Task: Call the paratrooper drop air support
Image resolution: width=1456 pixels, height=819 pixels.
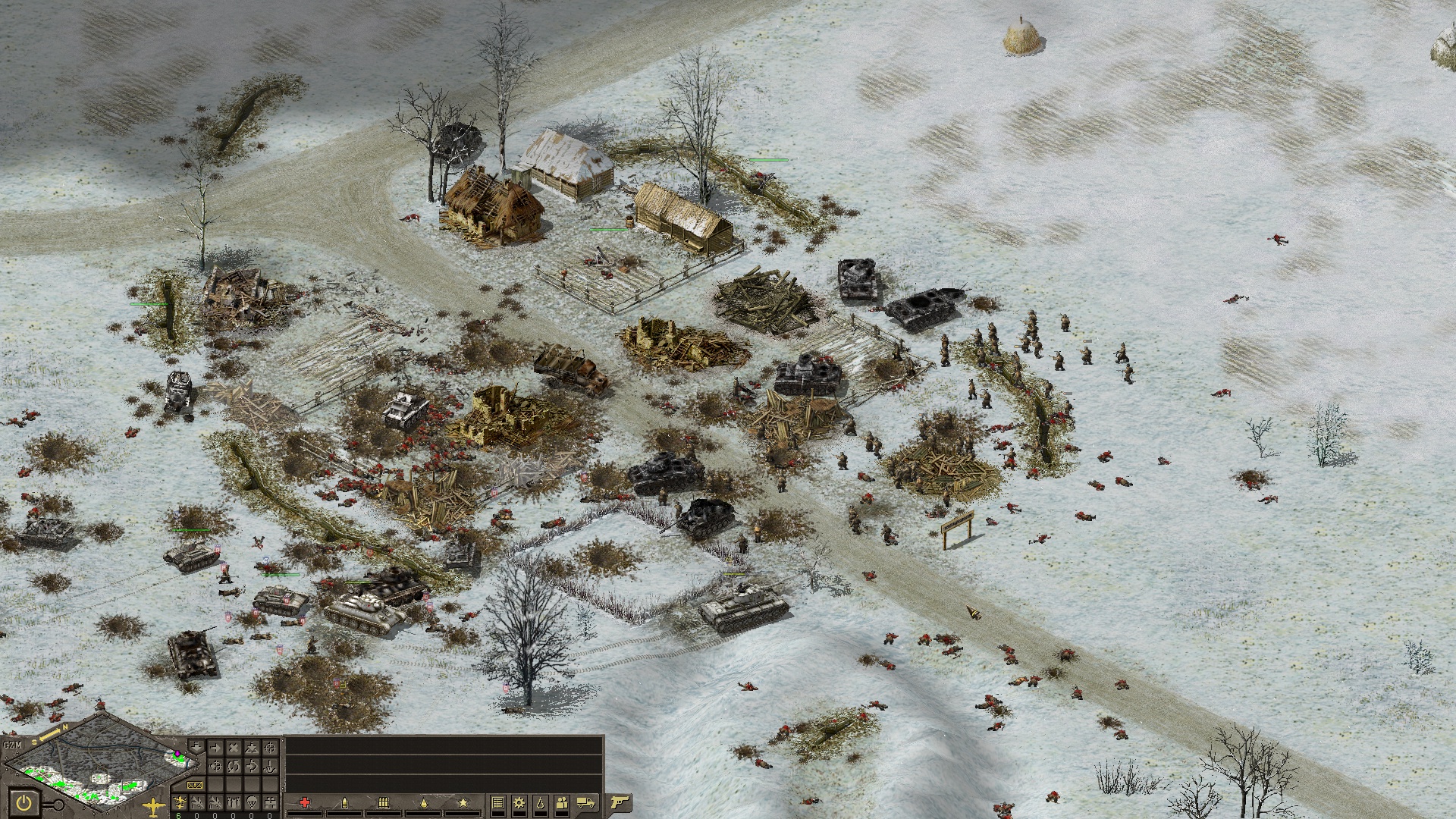Action: pyautogui.click(x=252, y=802)
